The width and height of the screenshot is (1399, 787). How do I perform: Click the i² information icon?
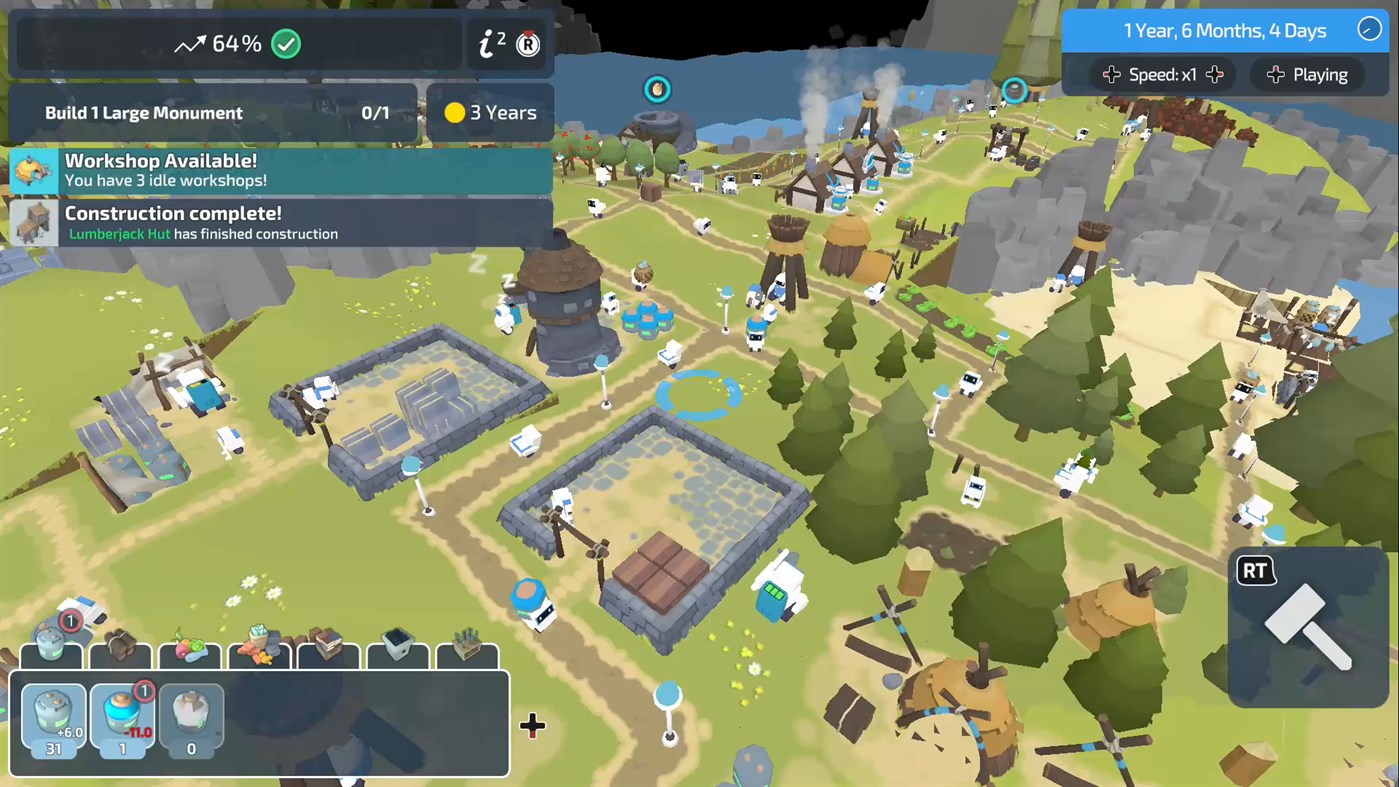pyautogui.click(x=489, y=43)
